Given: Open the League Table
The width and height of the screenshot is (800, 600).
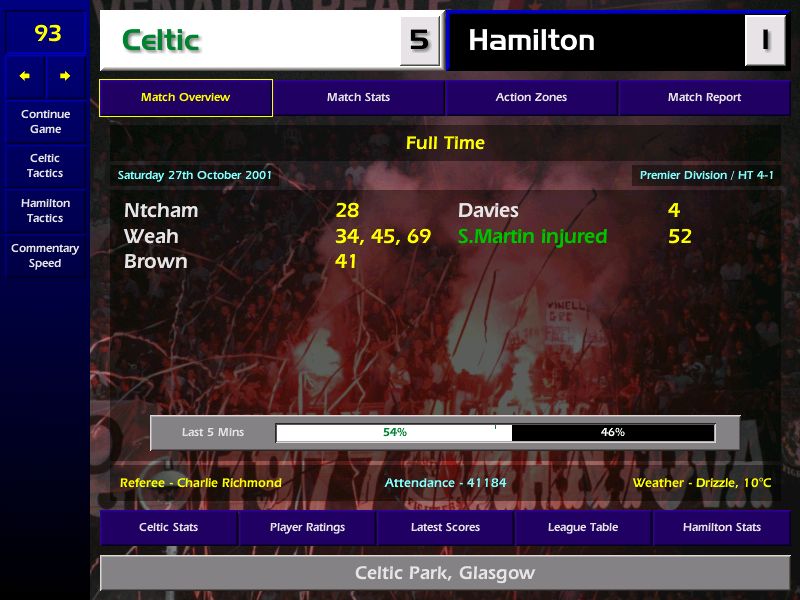Looking at the screenshot, I should pyautogui.click(x=583, y=527).
